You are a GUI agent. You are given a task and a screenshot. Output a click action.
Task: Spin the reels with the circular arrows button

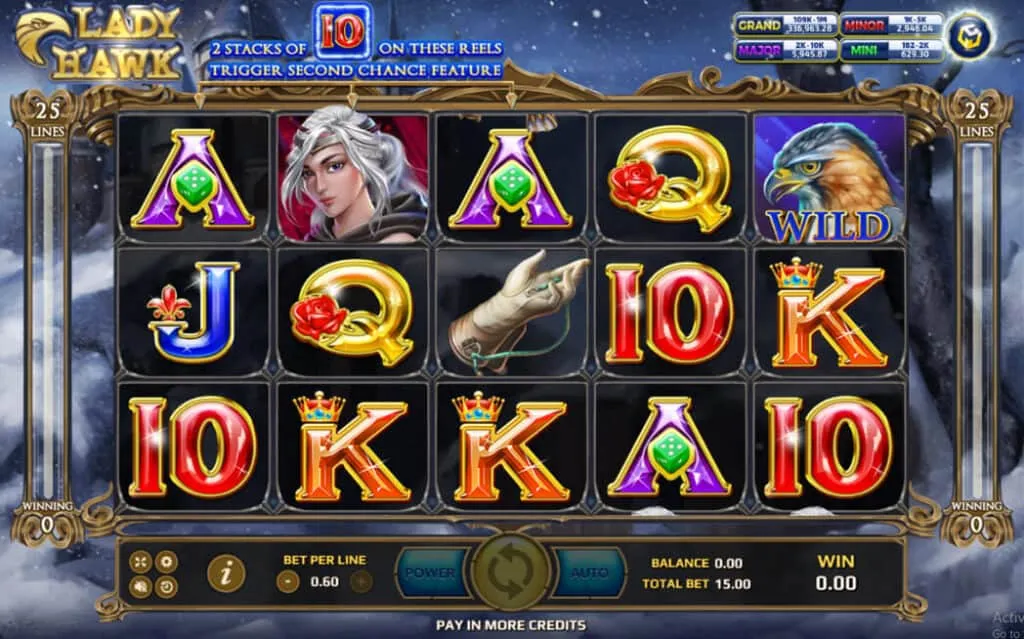(x=512, y=573)
